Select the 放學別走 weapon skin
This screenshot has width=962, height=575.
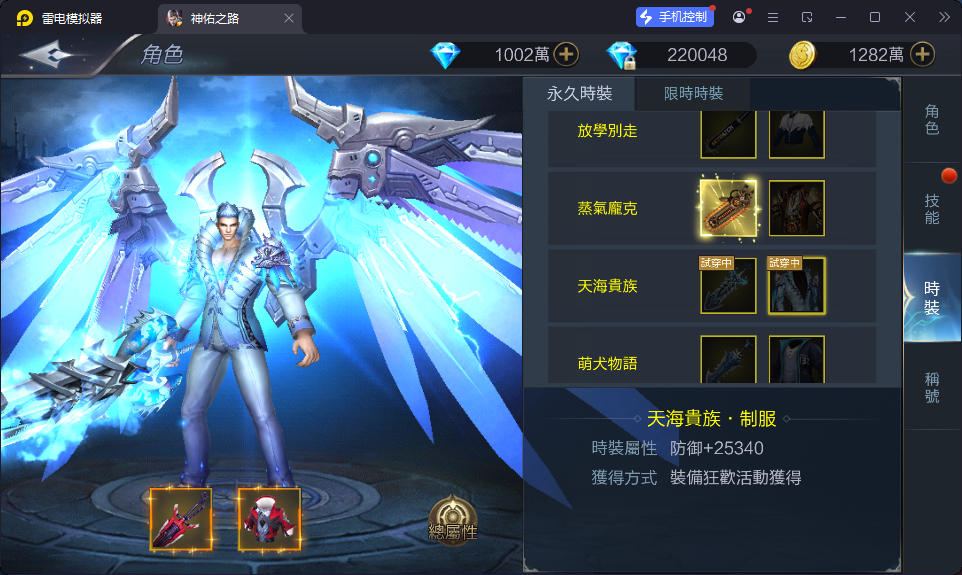tap(728, 134)
